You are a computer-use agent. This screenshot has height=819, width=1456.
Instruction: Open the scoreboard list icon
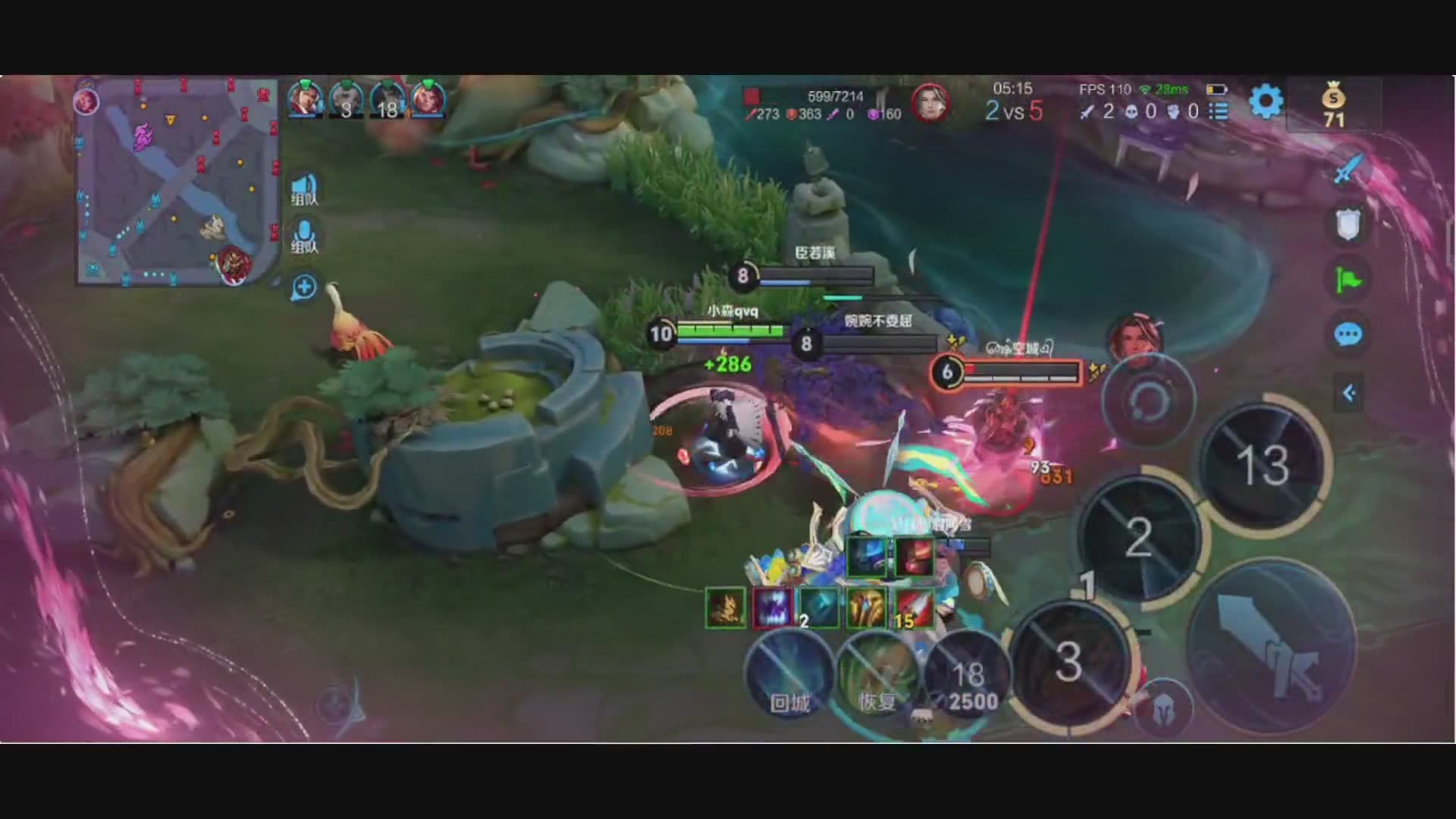click(1219, 111)
